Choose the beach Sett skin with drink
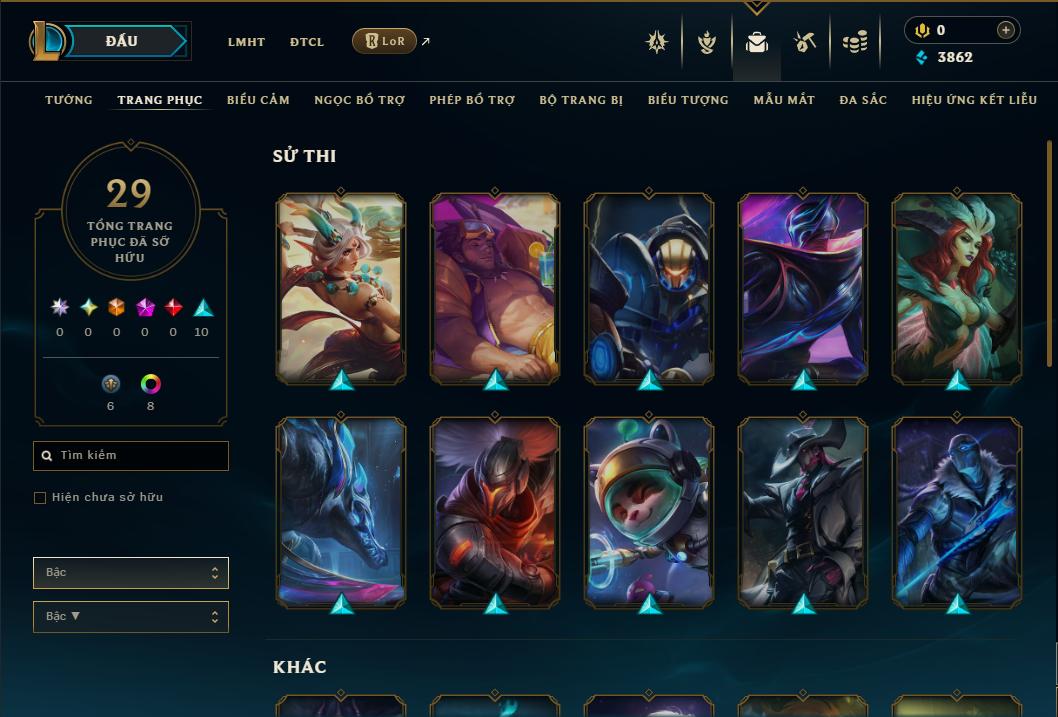The width and height of the screenshot is (1058, 717). [496, 288]
